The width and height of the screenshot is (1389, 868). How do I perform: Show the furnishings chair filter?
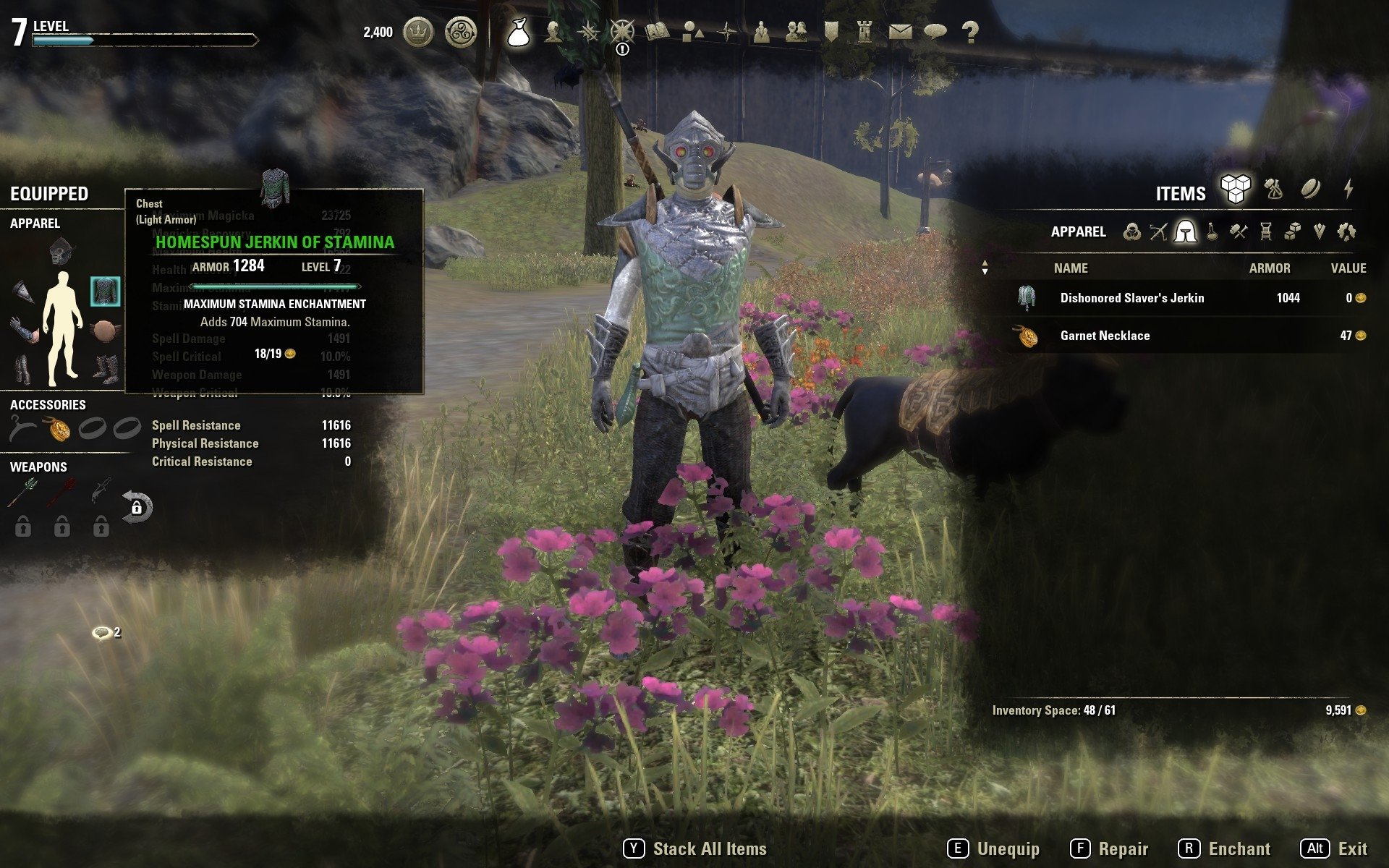tap(1265, 231)
